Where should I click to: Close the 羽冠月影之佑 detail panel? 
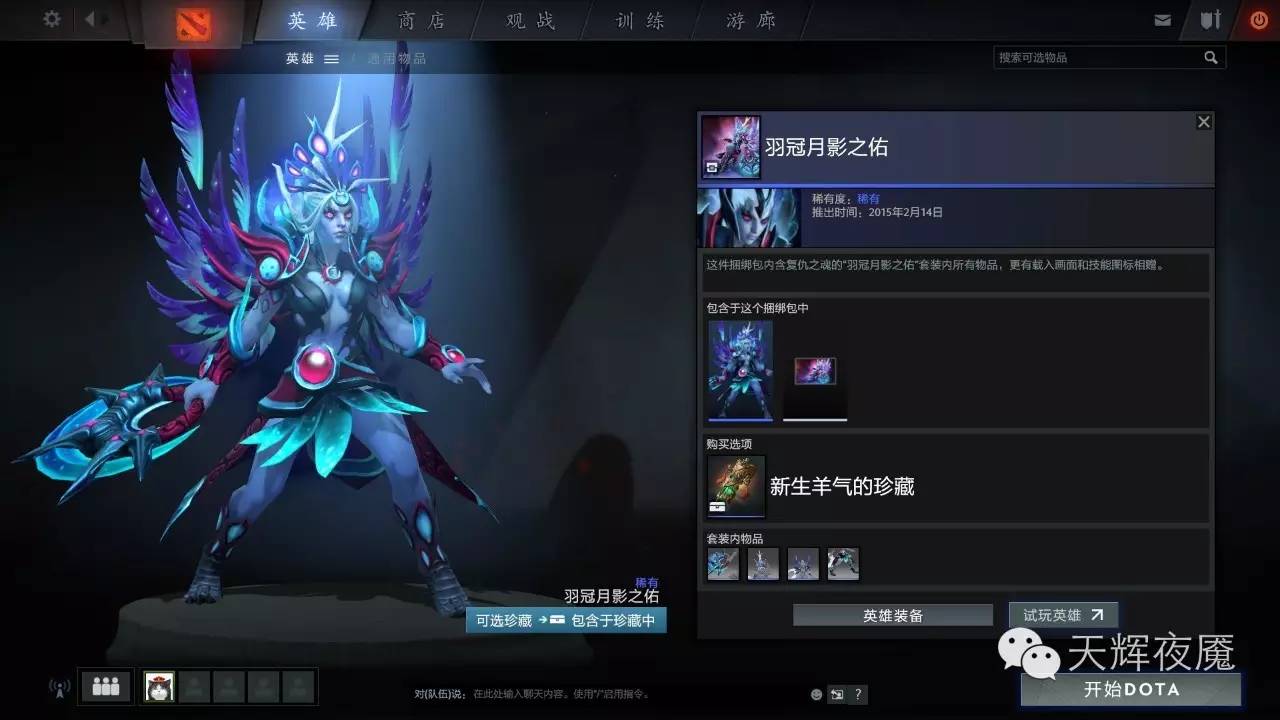(x=1203, y=121)
